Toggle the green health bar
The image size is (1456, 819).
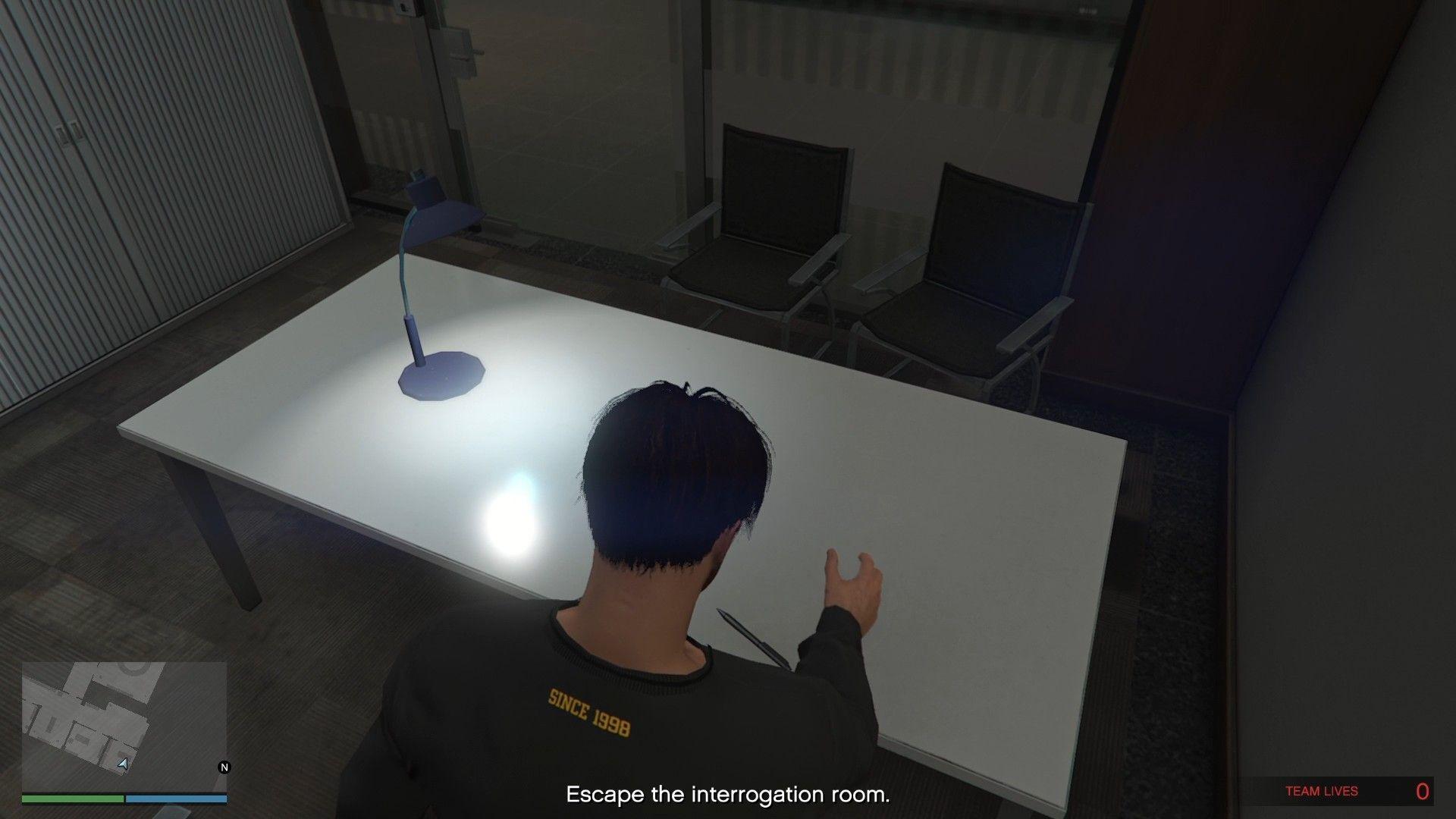72,799
